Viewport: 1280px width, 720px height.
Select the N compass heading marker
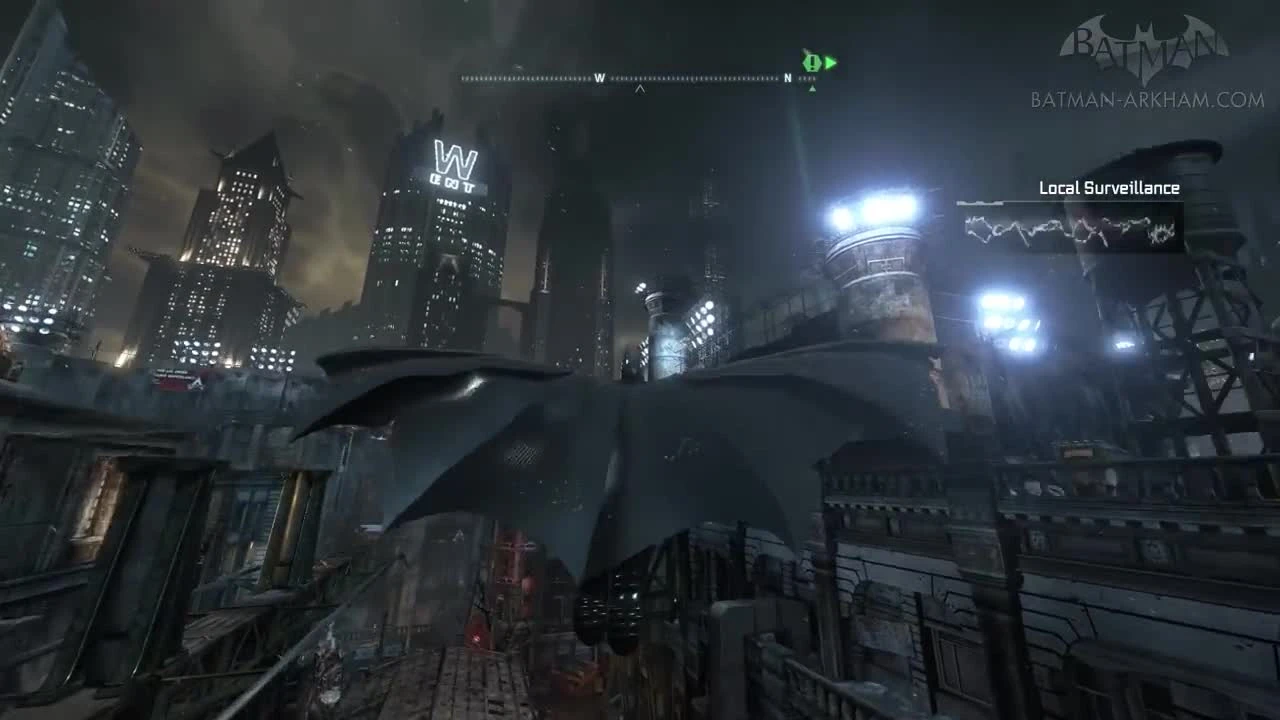[788, 77]
